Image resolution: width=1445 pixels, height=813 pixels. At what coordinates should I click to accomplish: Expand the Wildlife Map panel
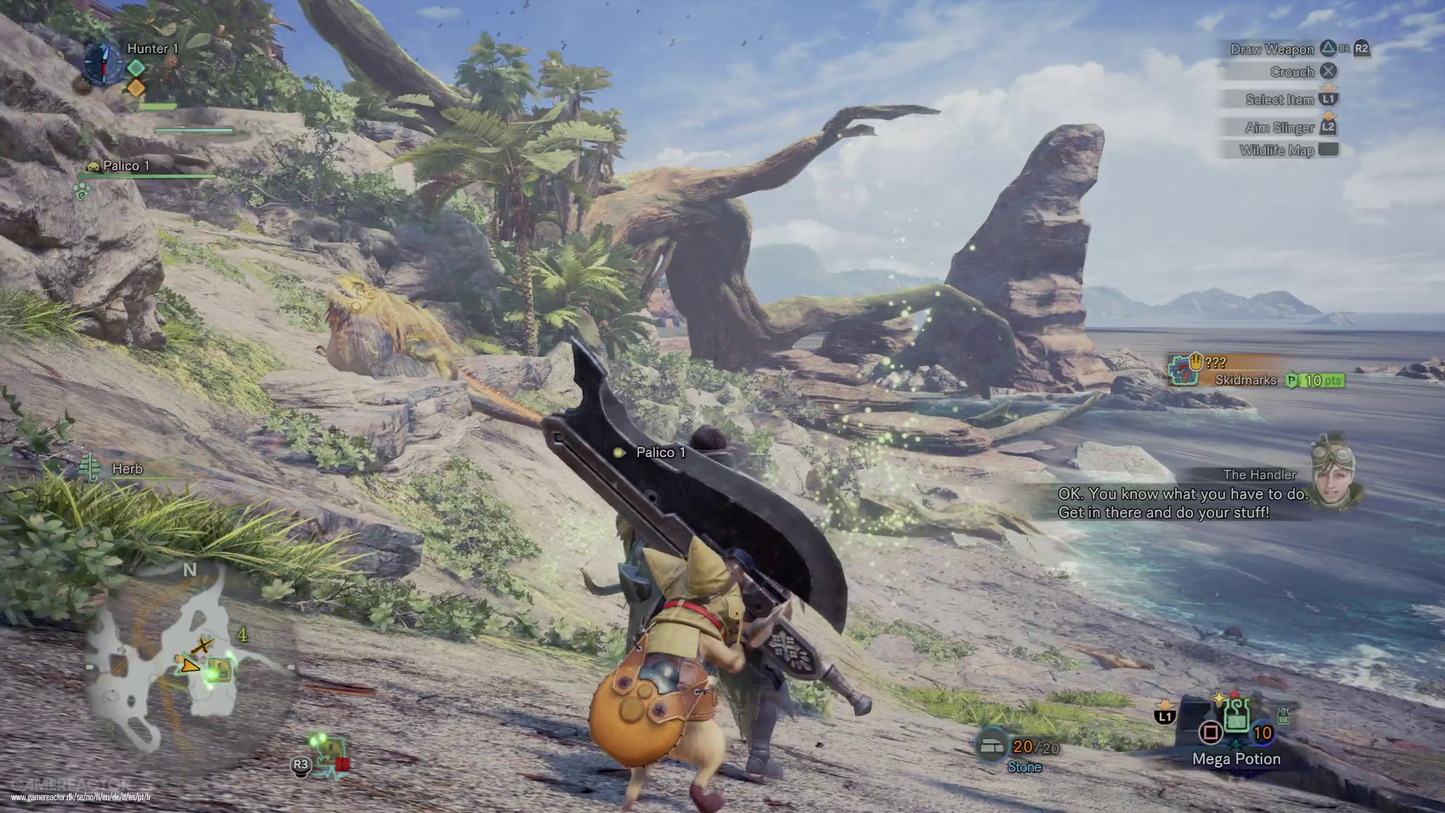[x=1329, y=150]
